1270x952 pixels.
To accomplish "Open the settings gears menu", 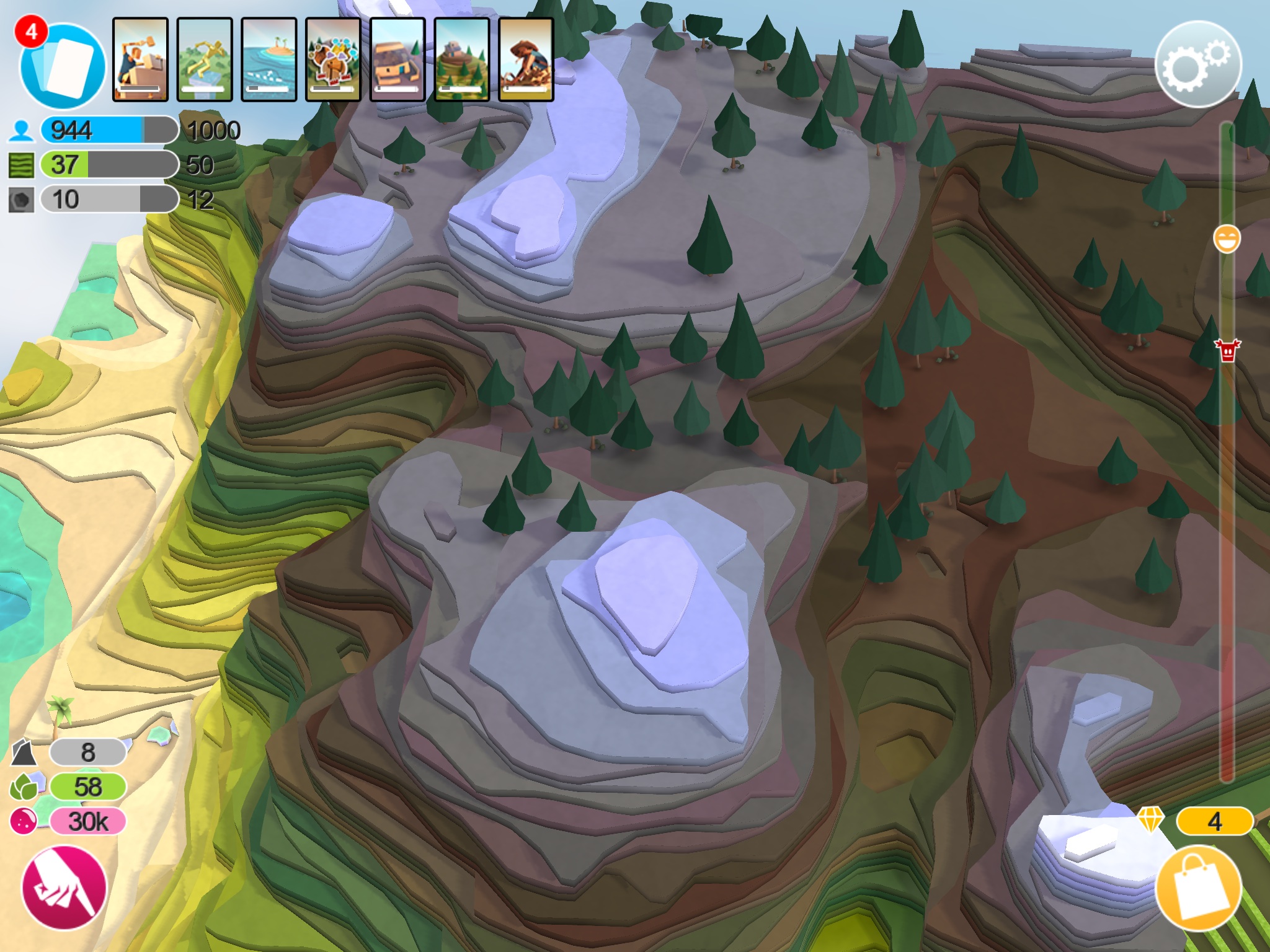I will coord(1197,64).
